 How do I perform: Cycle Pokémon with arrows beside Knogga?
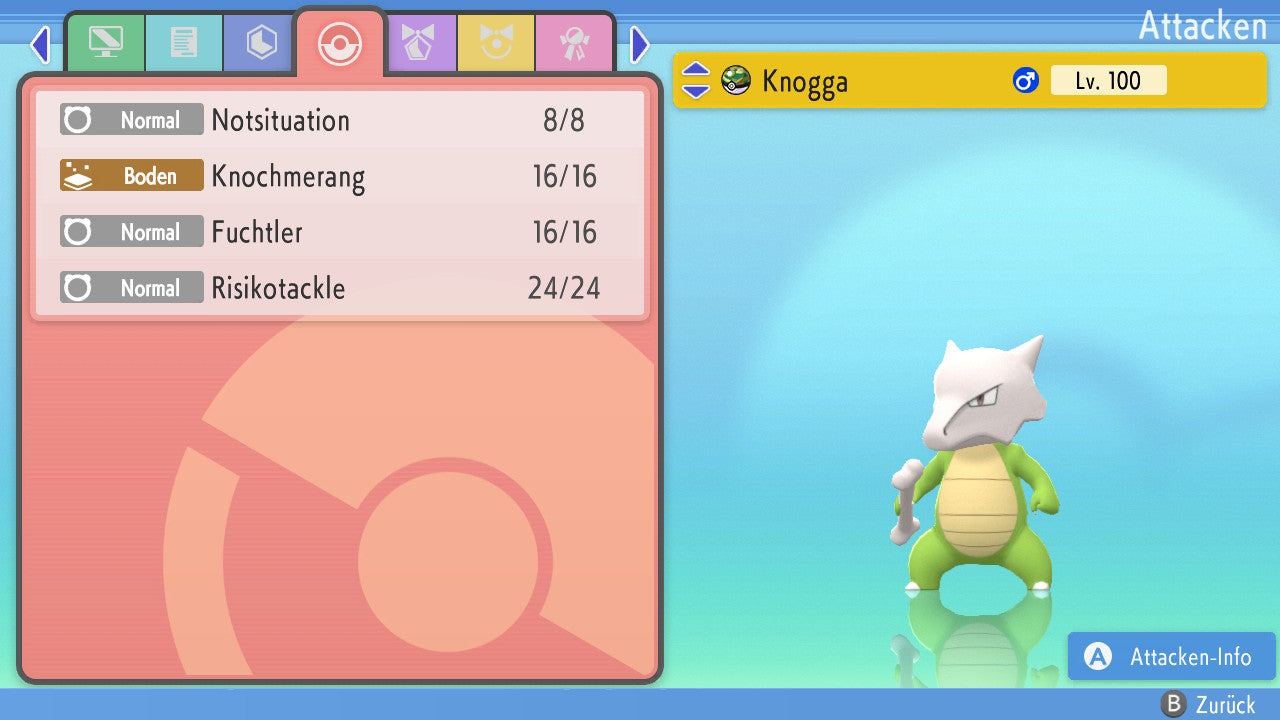pyautogui.click(x=696, y=81)
